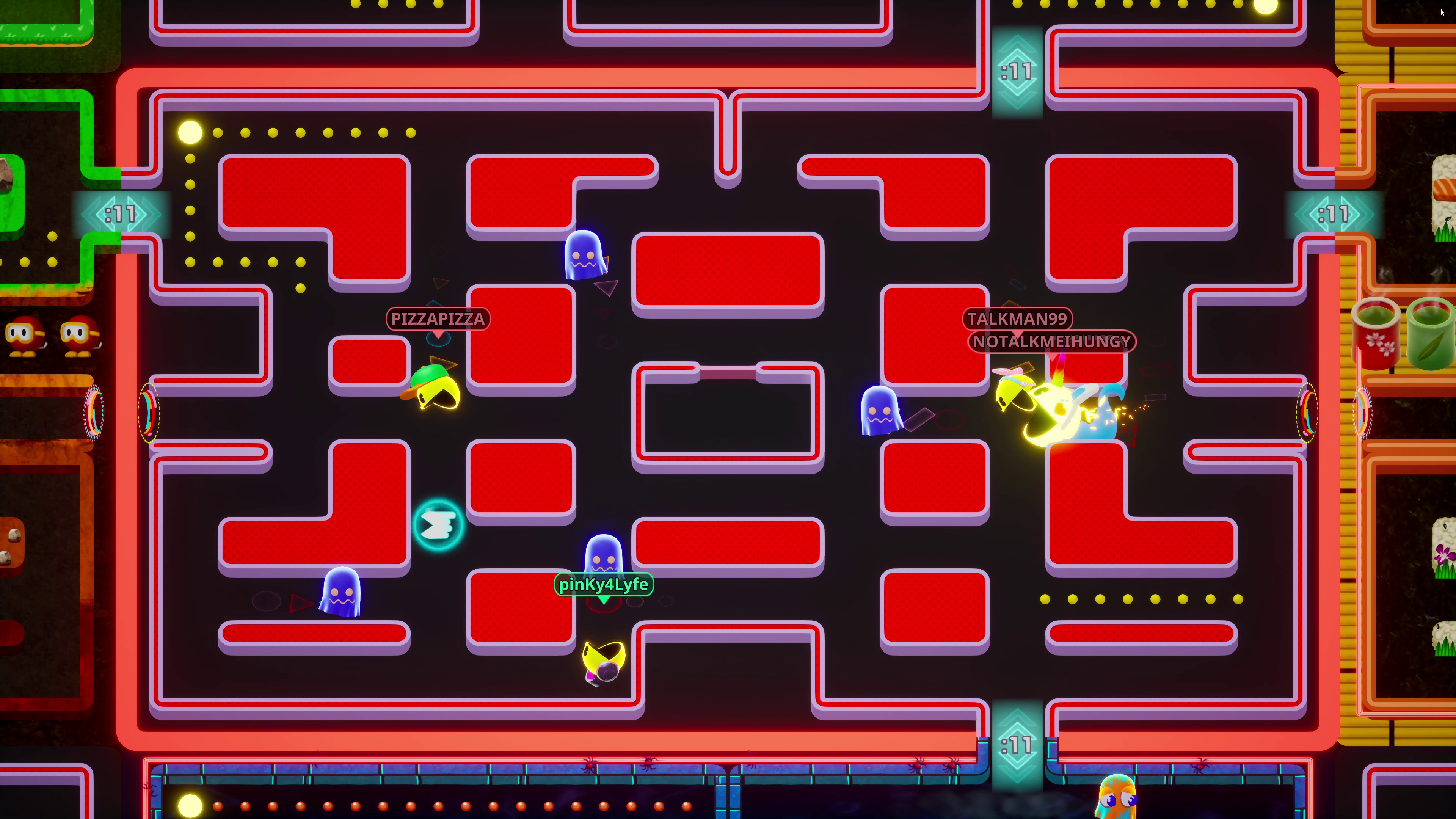Select the PIZZAPIZZA name tag
Screen dimensions: 1456x819
(437, 319)
